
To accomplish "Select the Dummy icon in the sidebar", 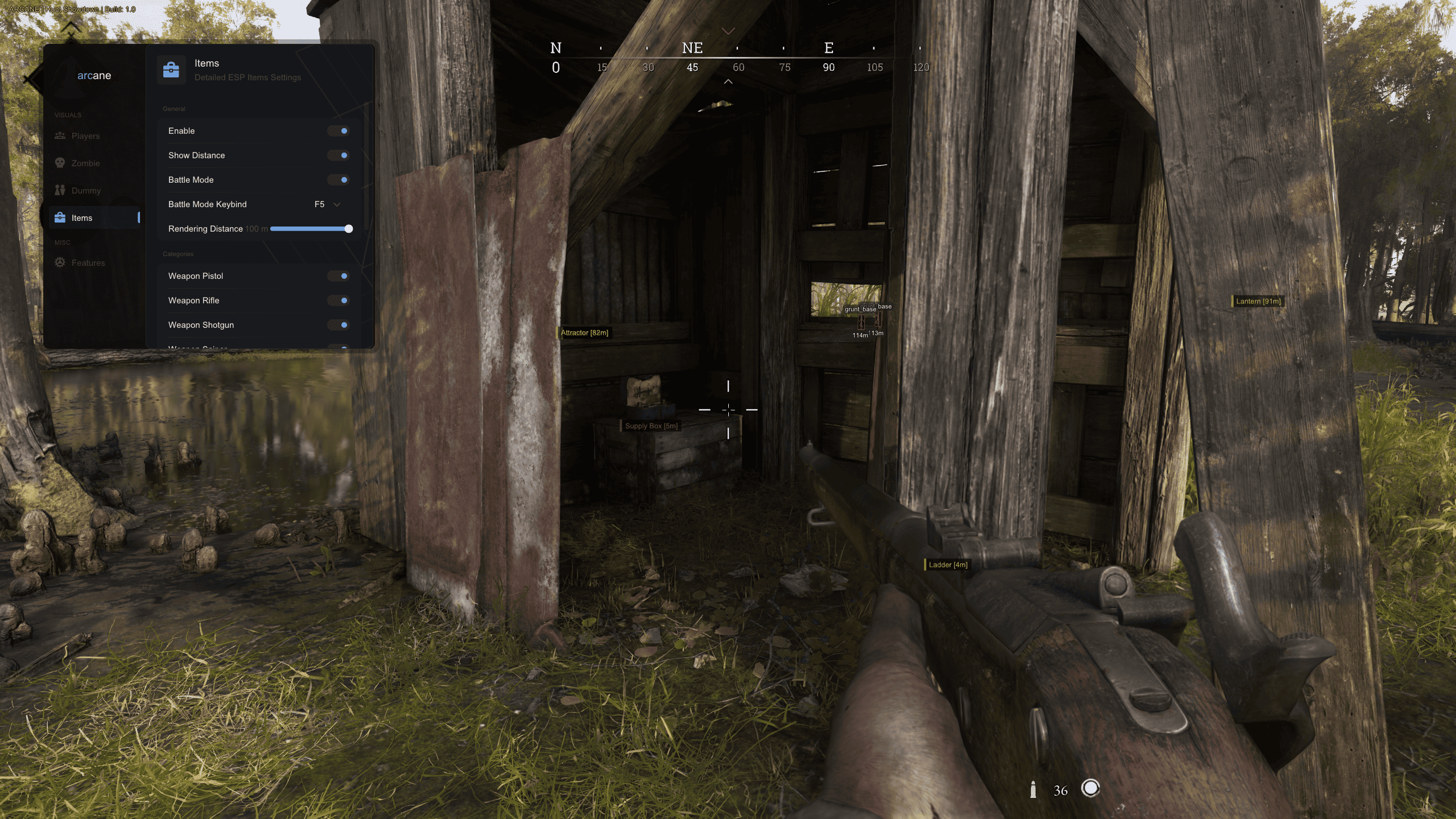I will point(60,190).
